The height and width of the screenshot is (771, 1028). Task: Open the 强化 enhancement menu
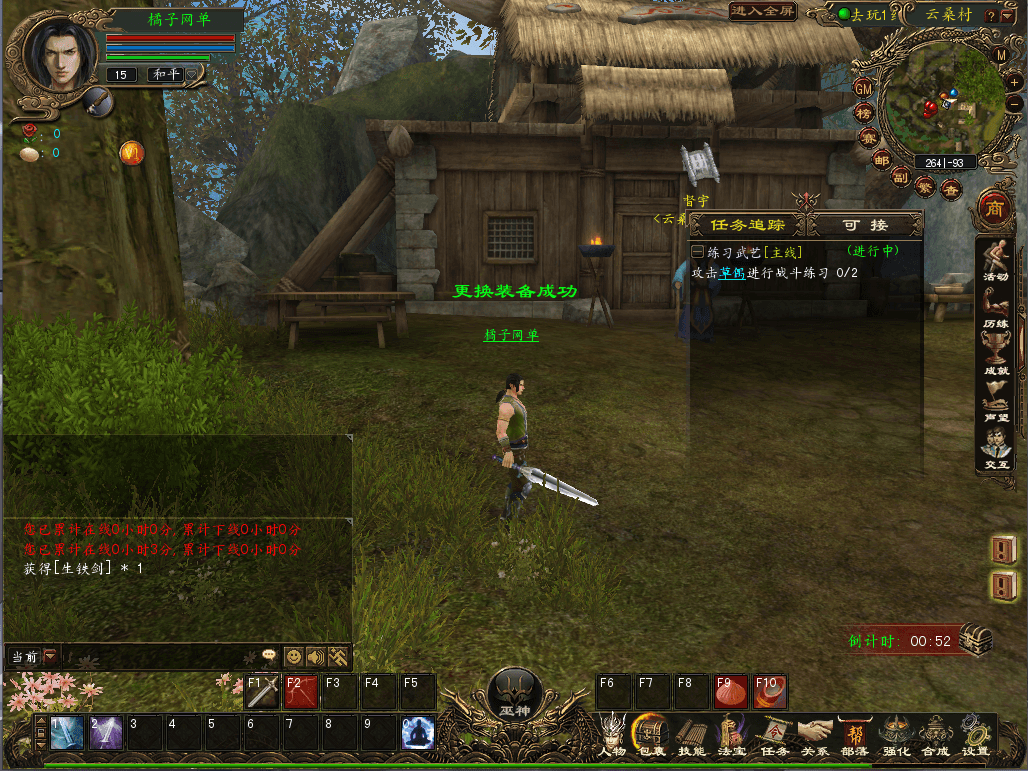pos(895,735)
